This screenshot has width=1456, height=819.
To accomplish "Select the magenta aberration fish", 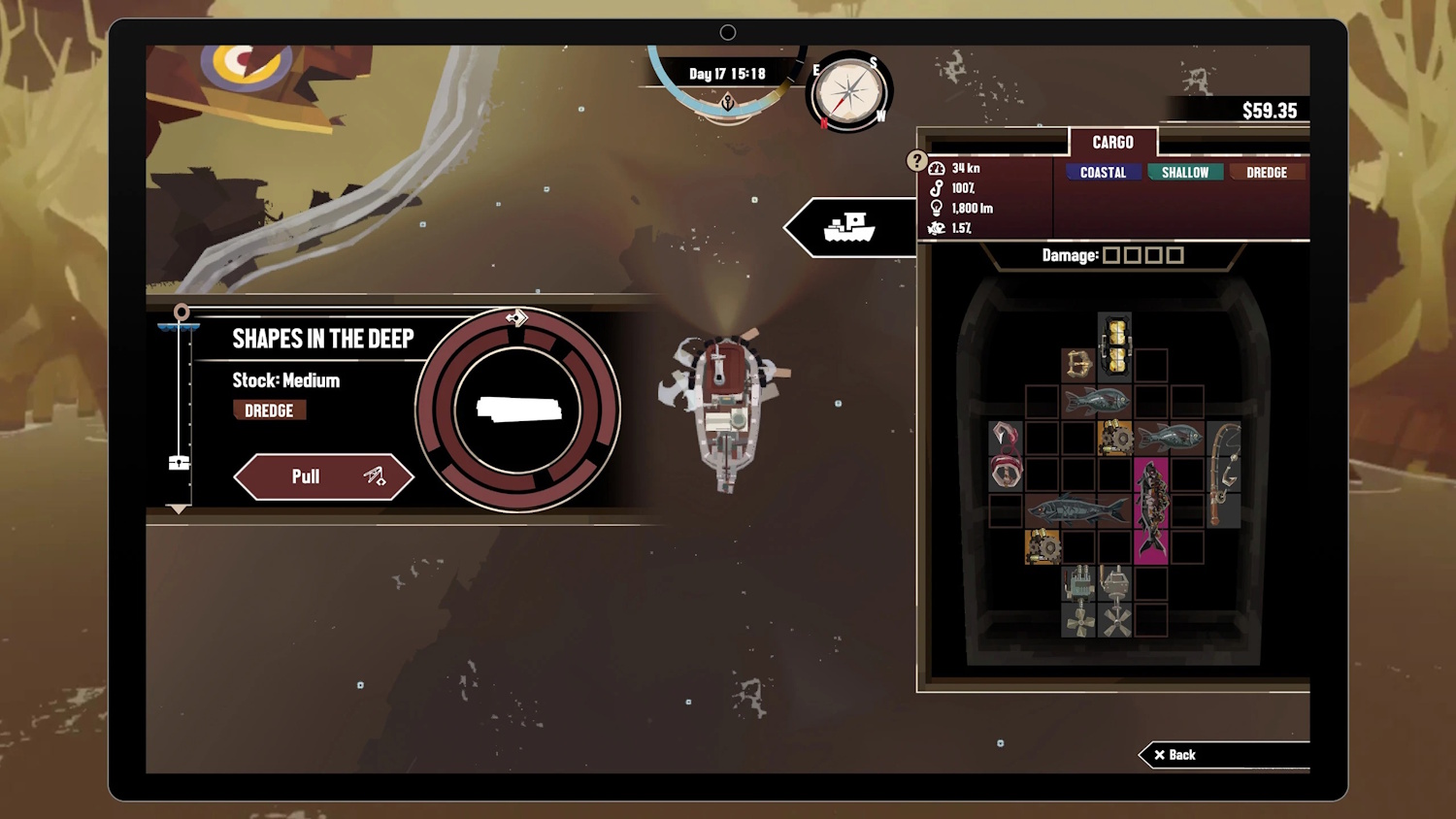I will [x=1151, y=509].
